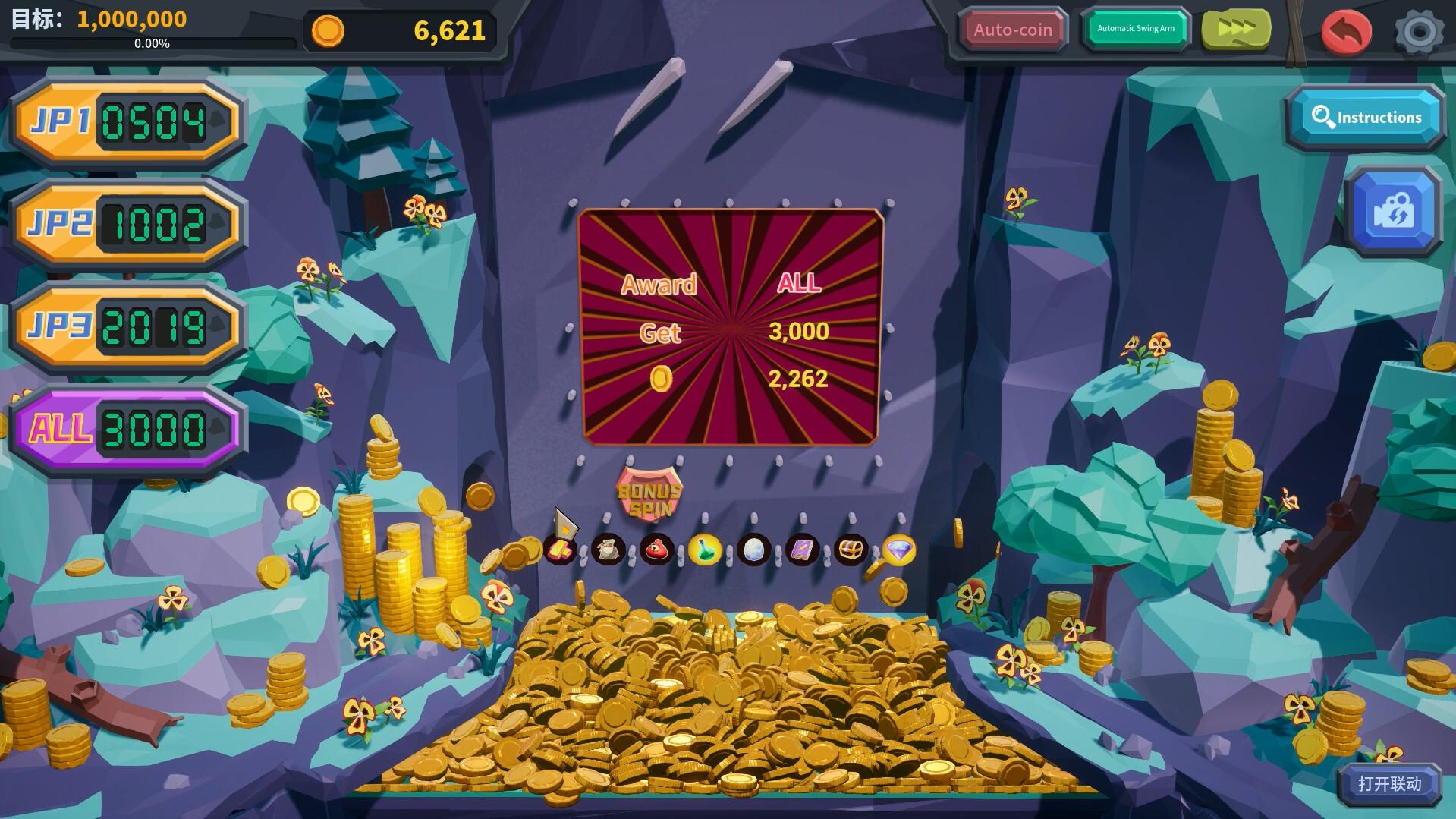Click the money bag prize icon

pos(609,548)
